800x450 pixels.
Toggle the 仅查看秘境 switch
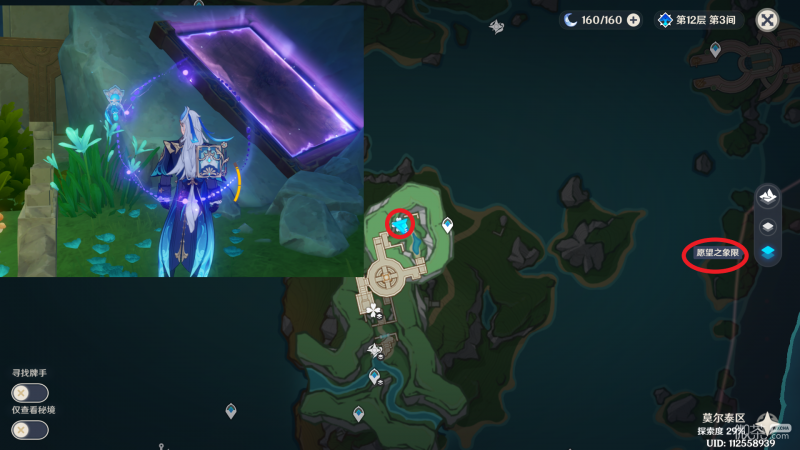(29, 430)
